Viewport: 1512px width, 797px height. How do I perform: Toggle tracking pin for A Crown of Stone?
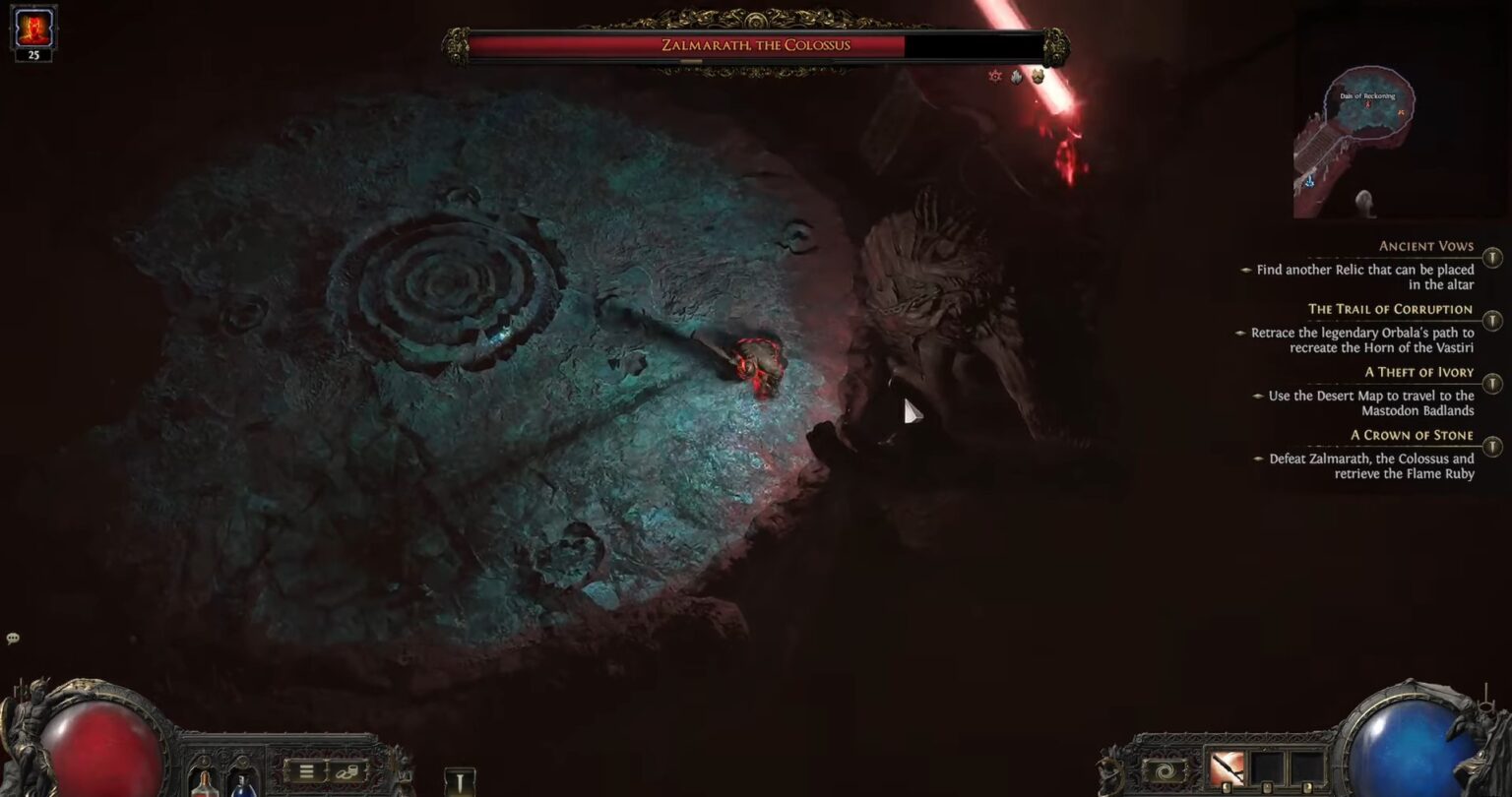(1492, 446)
